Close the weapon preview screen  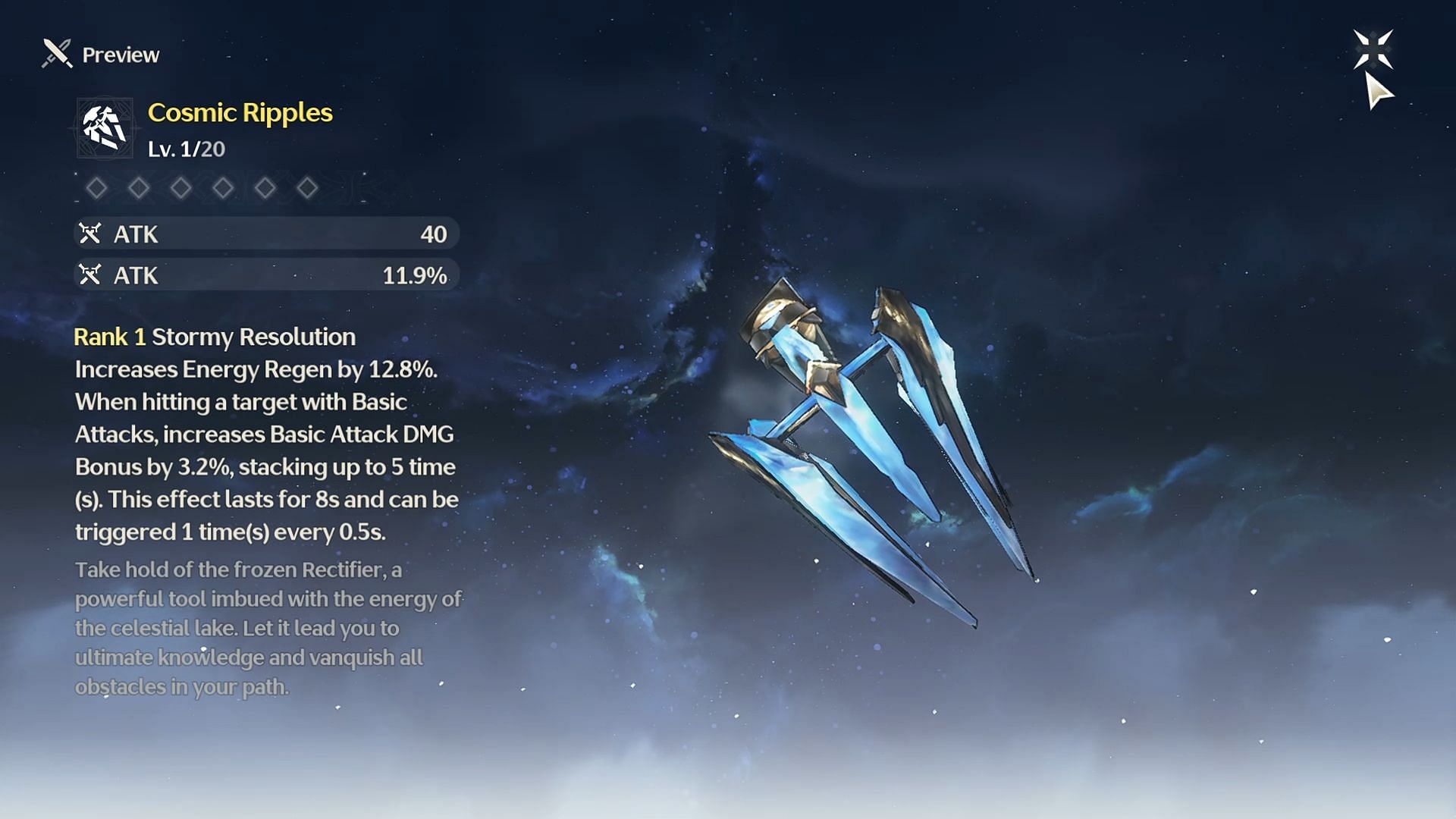point(1373,50)
